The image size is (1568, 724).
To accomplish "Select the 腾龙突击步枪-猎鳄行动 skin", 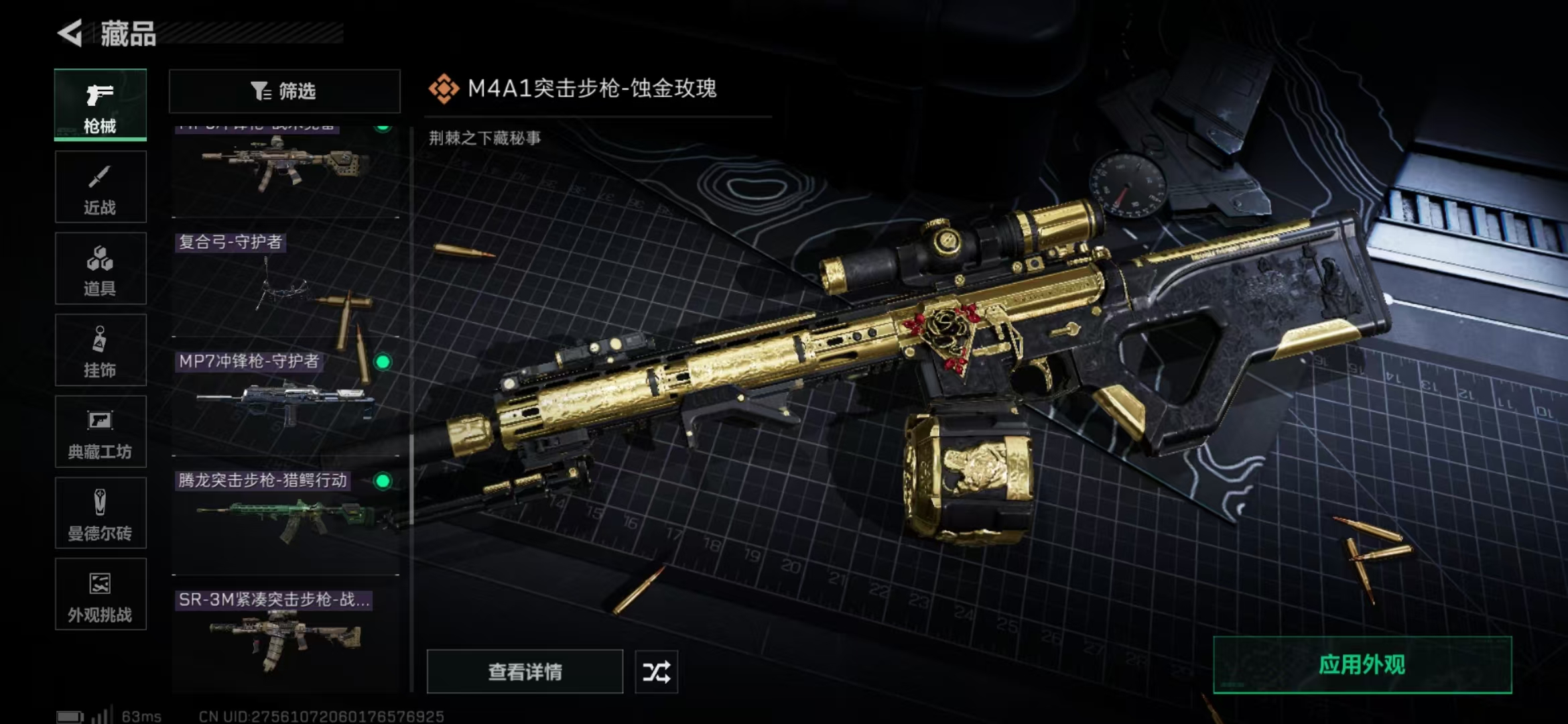I will [x=285, y=522].
